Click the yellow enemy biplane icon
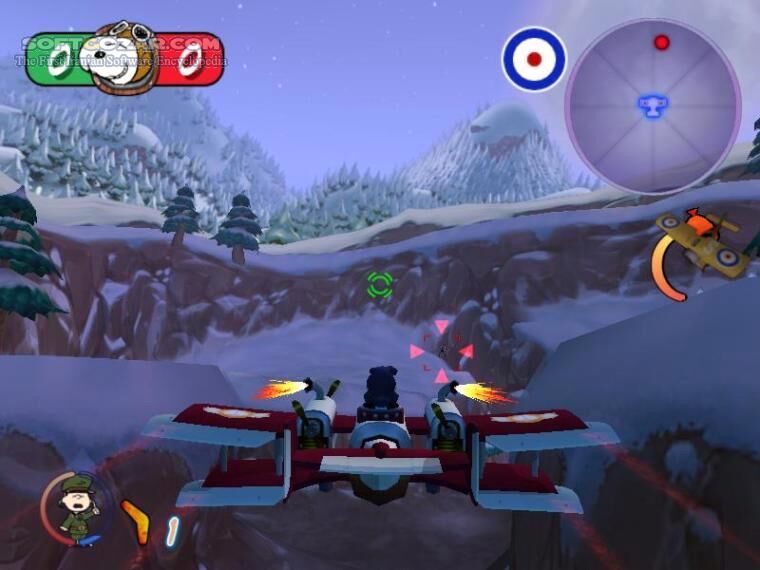760x570 pixels. pyautogui.click(x=704, y=243)
